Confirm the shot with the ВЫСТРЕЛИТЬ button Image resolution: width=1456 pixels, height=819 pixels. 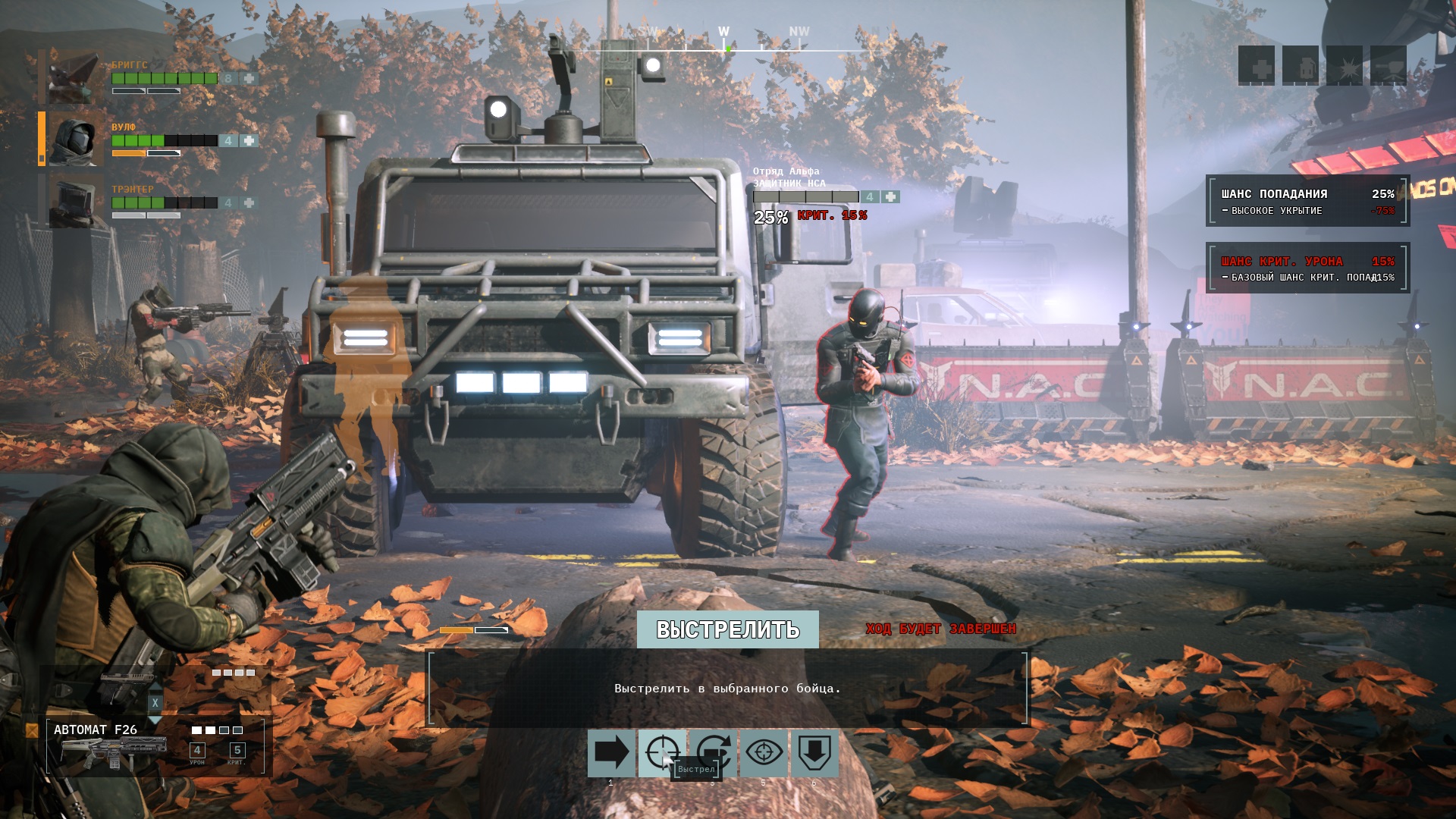727,629
